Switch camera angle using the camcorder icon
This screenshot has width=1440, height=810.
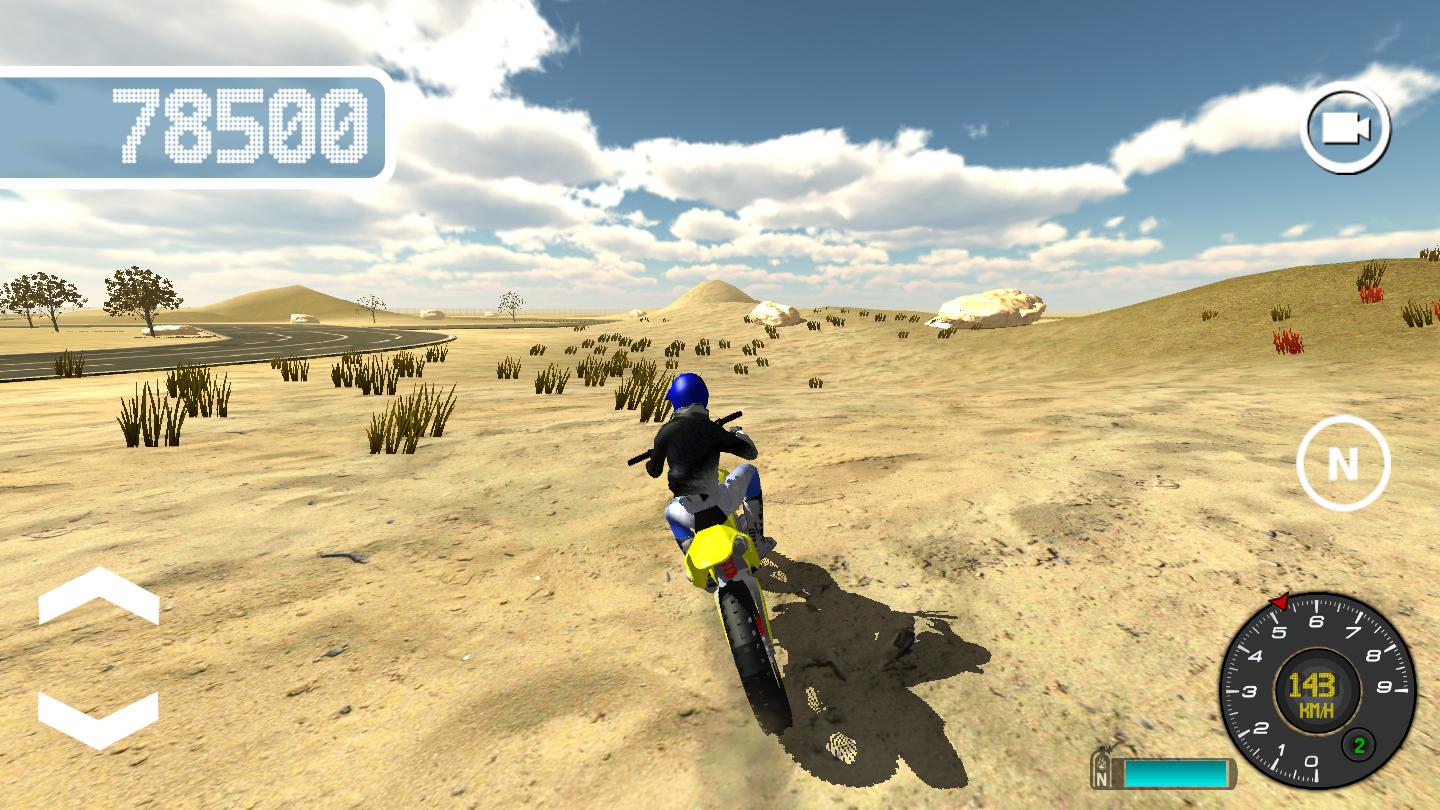click(1347, 130)
